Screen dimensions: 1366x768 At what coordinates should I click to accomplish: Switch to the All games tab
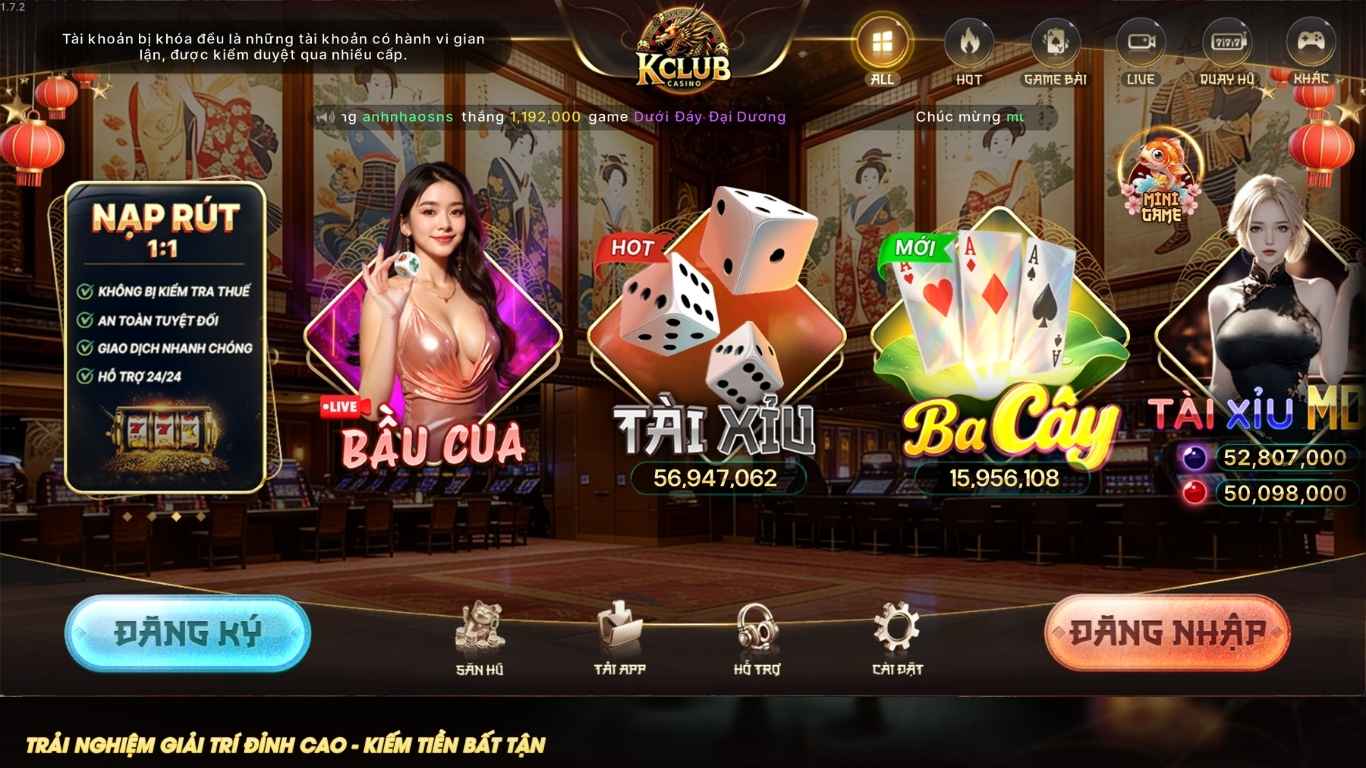[880, 40]
